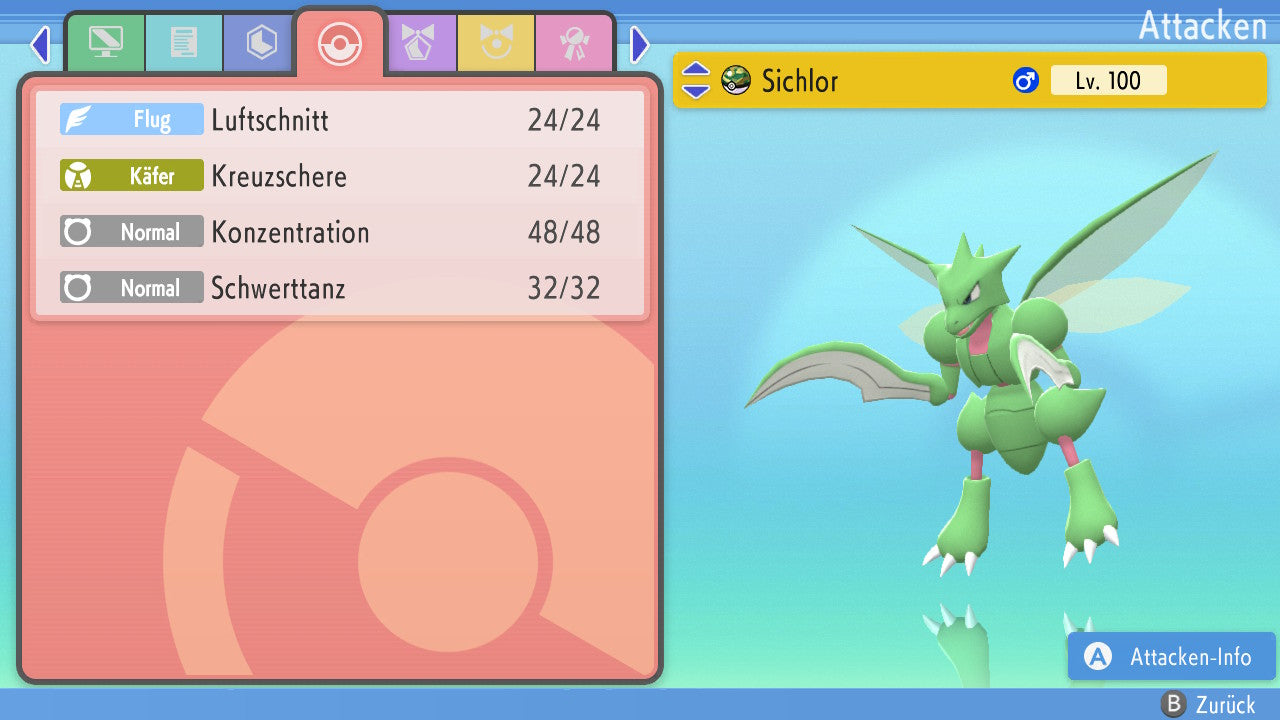Switch to the blue hexagon stats tab
The width and height of the screenshot is (1280, 720).
coord(261,43)
